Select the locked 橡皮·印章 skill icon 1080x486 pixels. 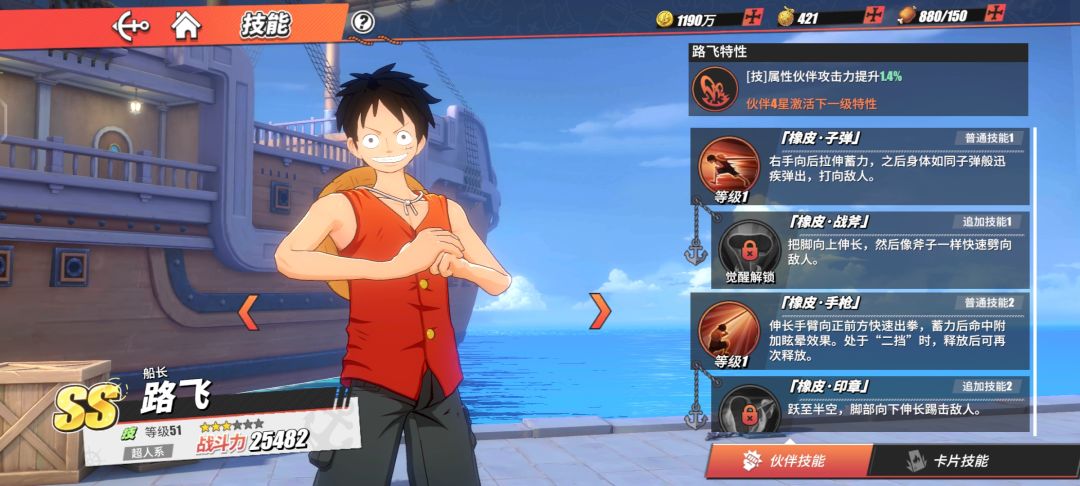click(x=751, y=410)
